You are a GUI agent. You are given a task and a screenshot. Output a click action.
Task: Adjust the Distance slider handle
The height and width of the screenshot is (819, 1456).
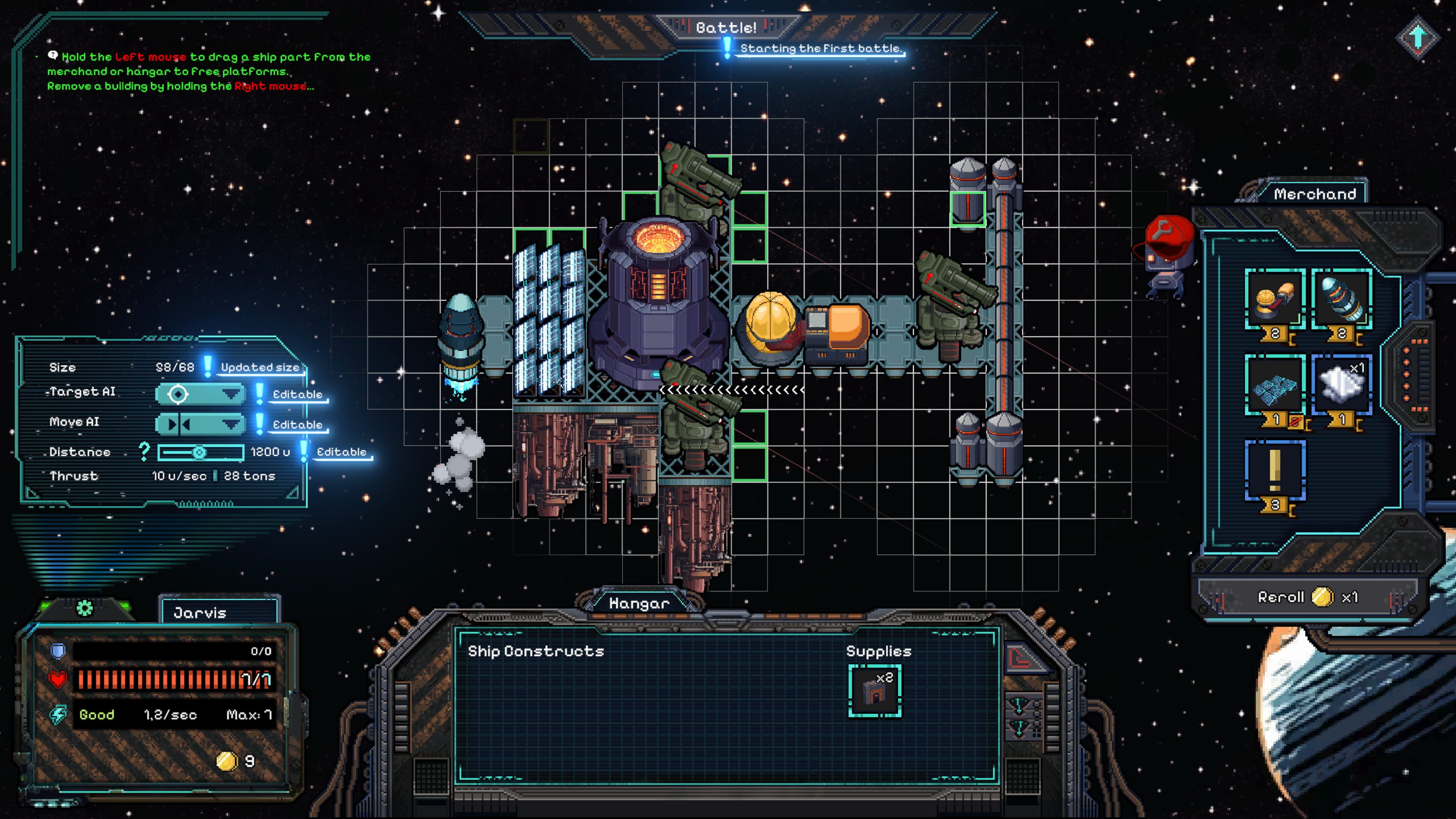[199, 452]
